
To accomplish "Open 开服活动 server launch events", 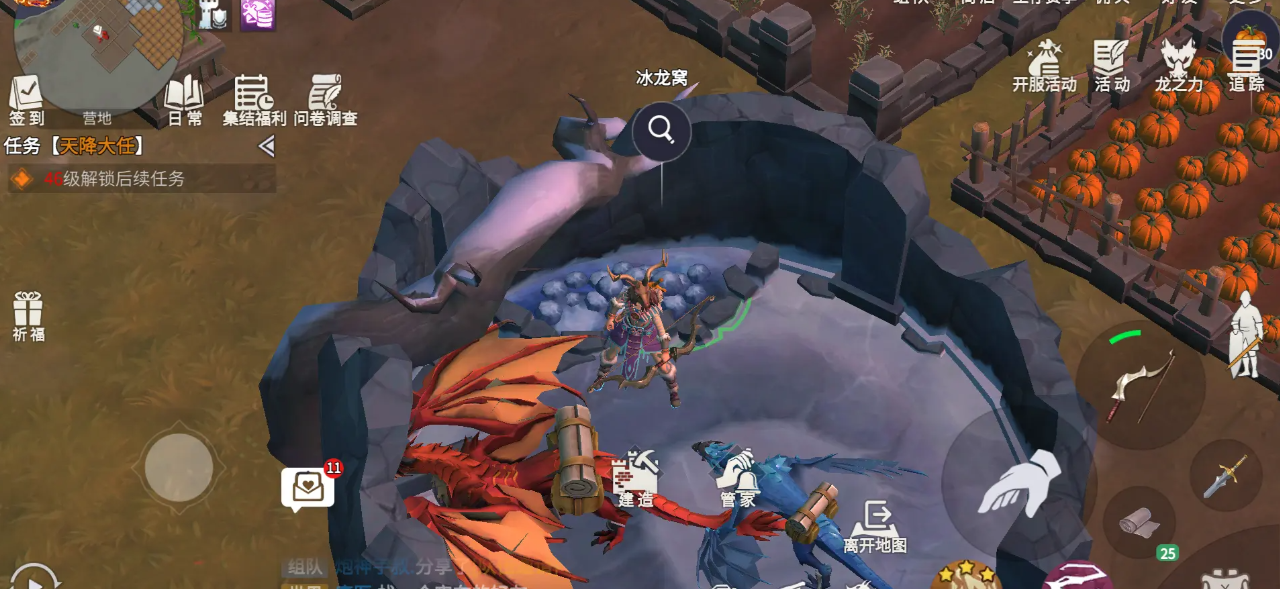I will click(1044, 66).
